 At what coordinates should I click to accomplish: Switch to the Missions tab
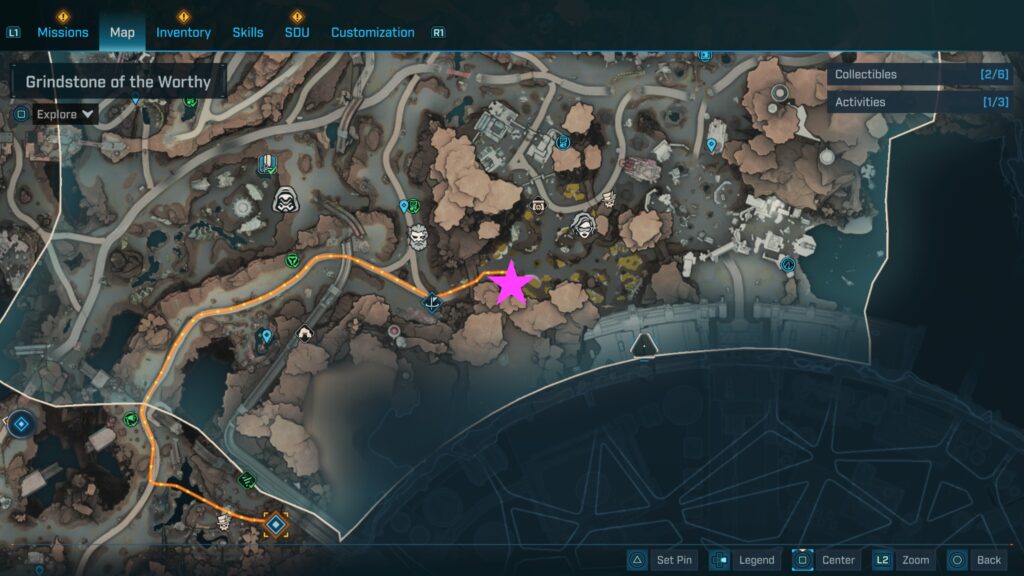click(63, 32)
